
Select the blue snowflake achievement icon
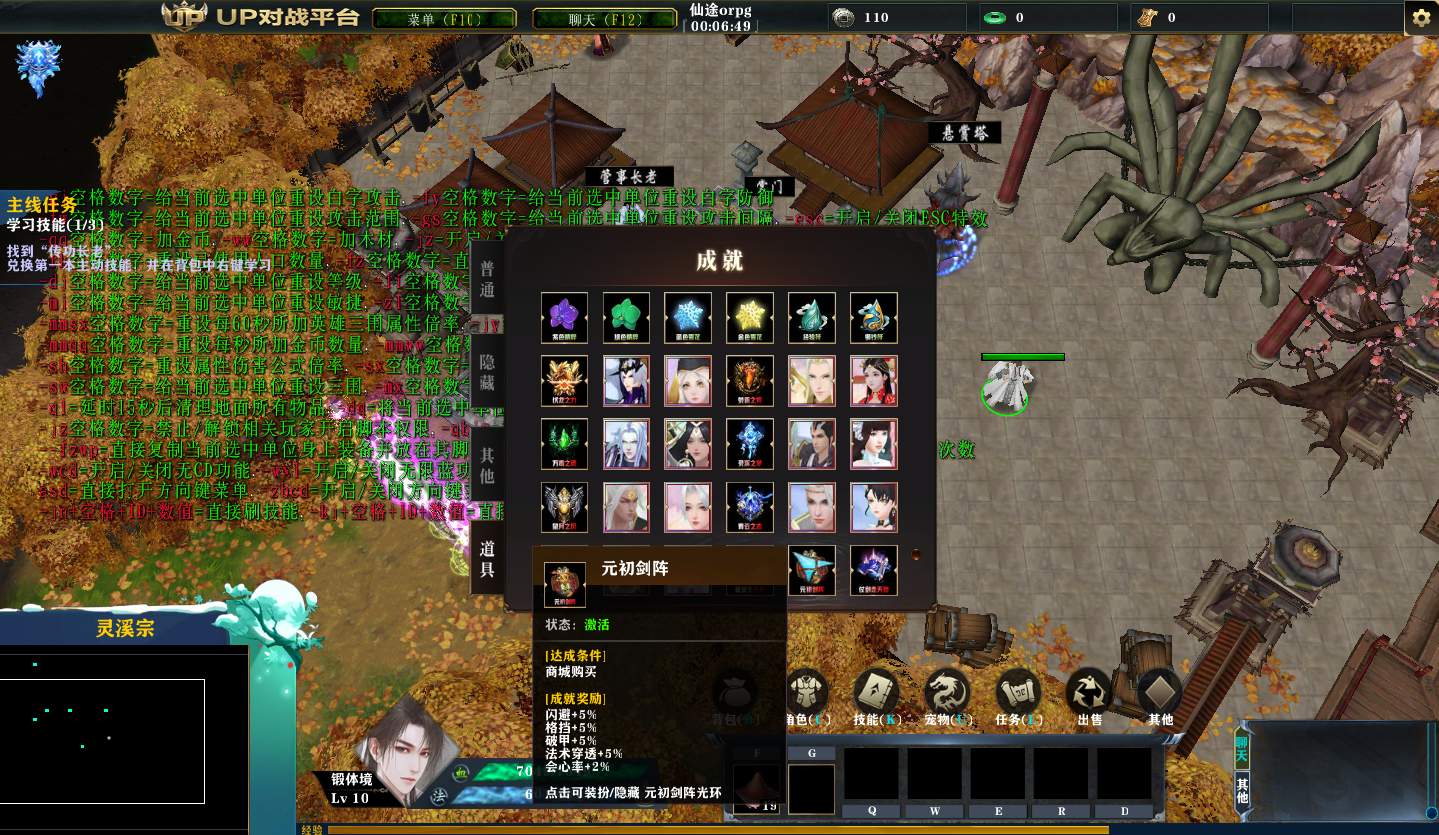coord(688,318)
